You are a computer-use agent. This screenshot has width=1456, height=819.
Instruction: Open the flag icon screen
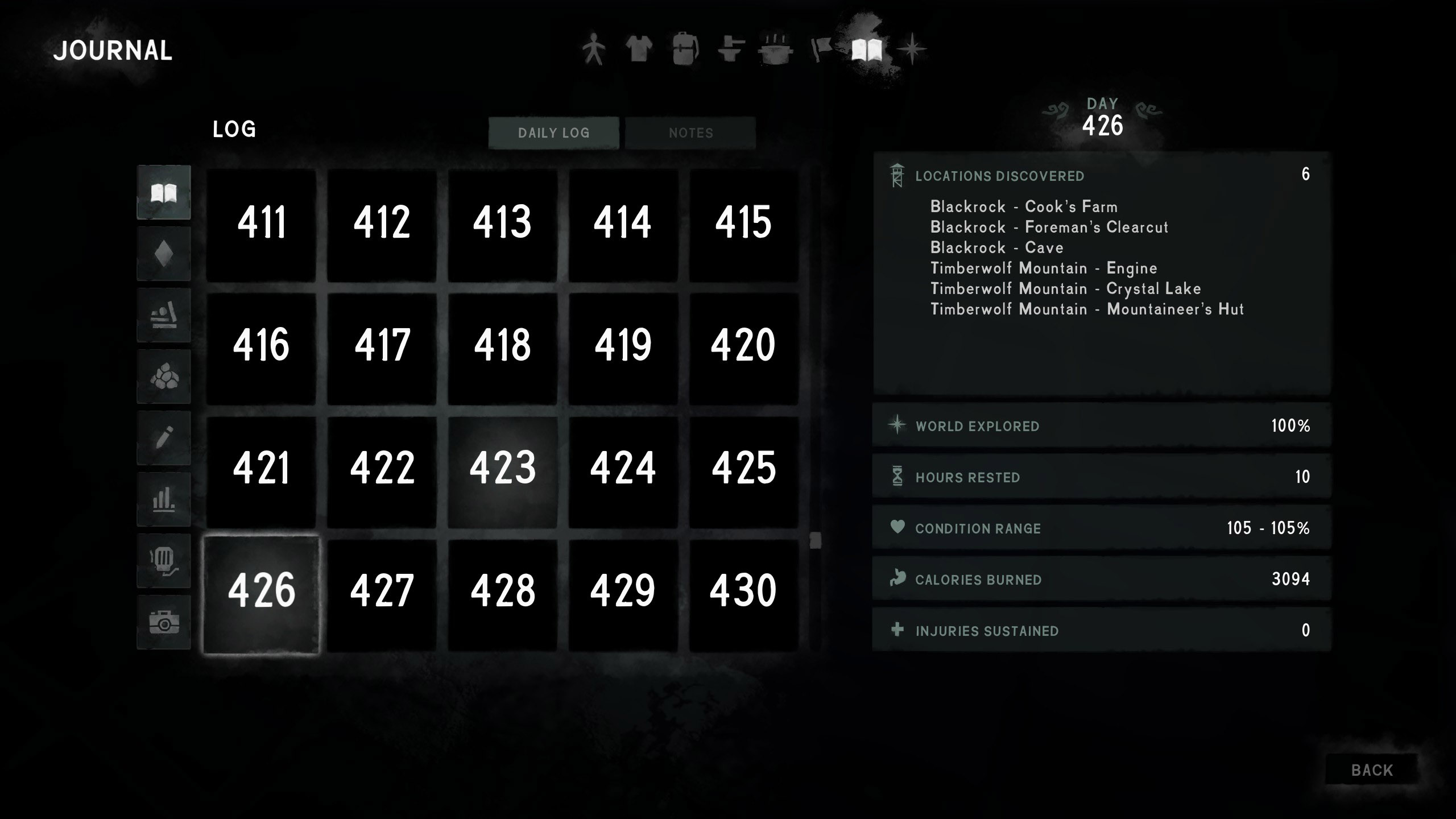pos(821,49)
